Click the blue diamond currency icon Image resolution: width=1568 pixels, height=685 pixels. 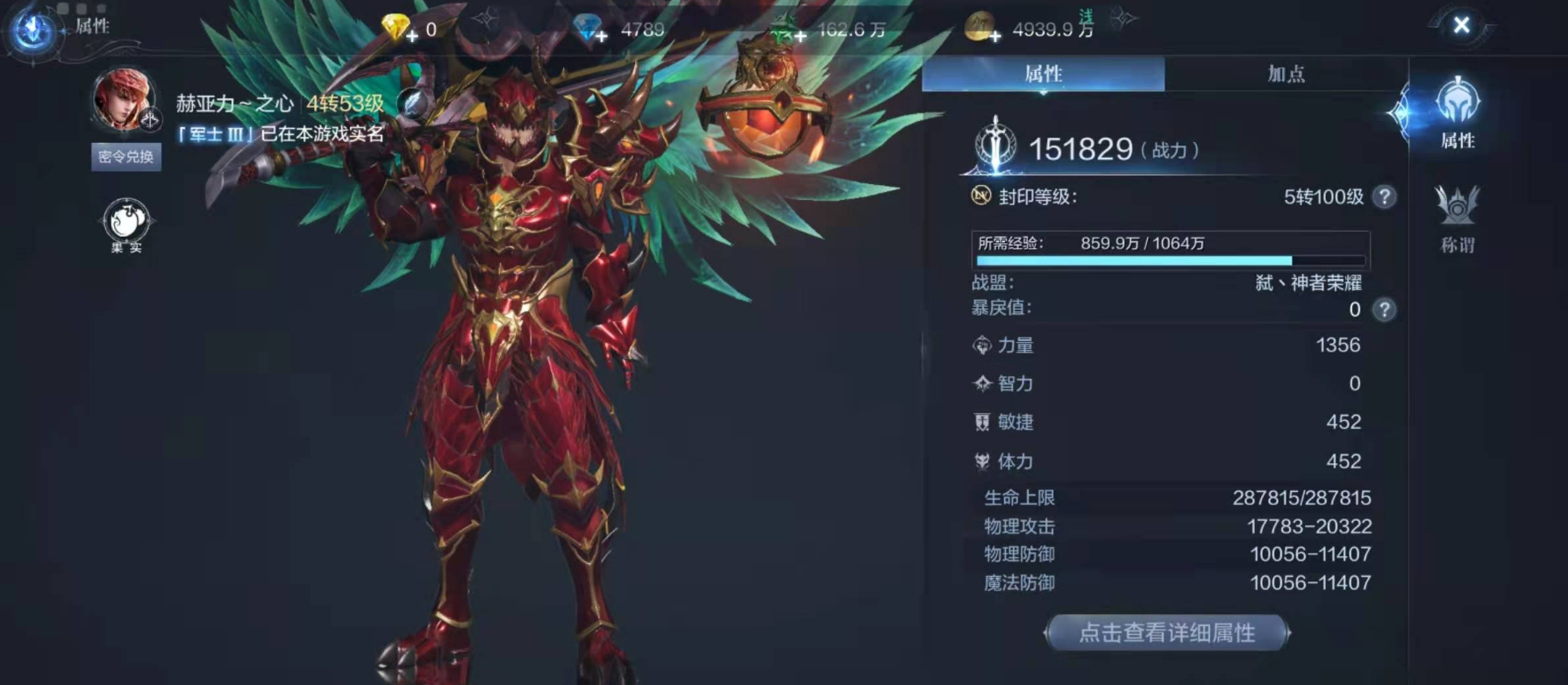[x=586, y=25]
